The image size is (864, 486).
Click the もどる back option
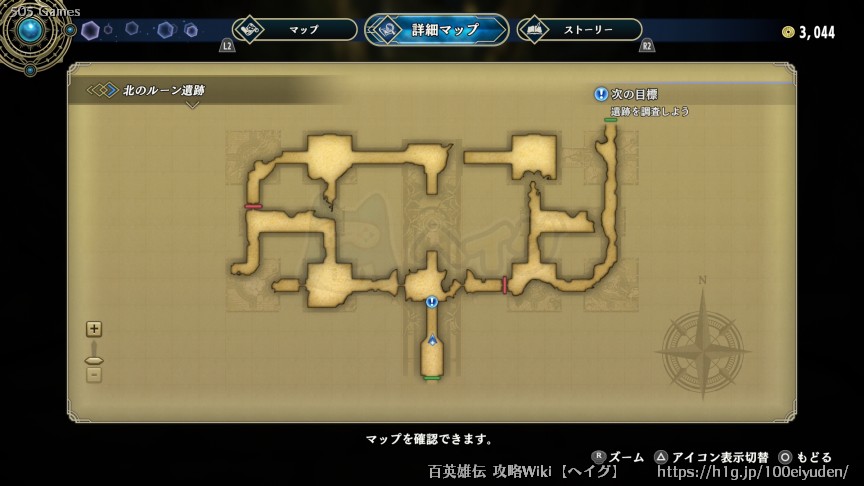click(x=806, y=457)
